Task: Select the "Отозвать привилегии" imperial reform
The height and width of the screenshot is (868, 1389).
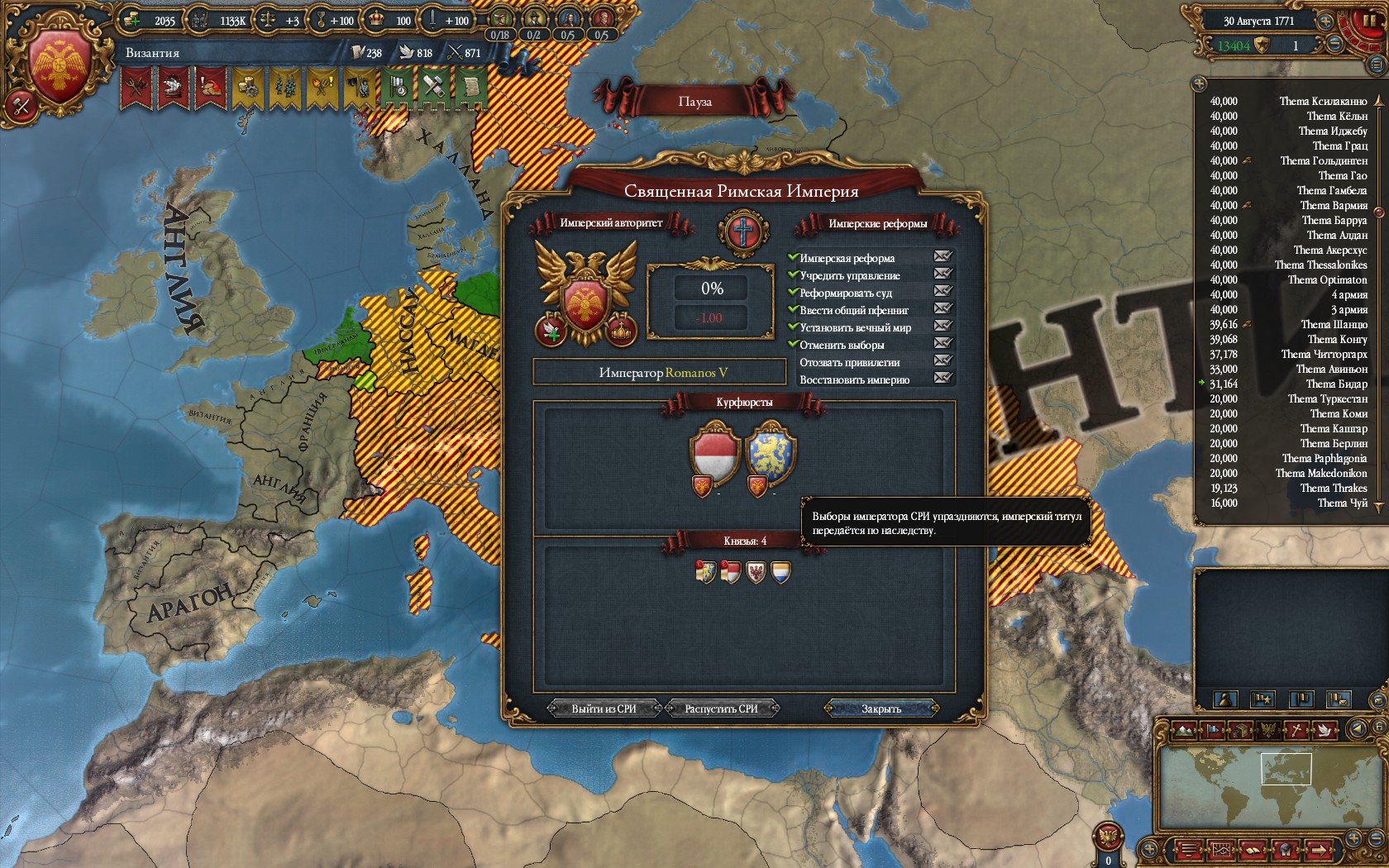Action: (849, 362)
